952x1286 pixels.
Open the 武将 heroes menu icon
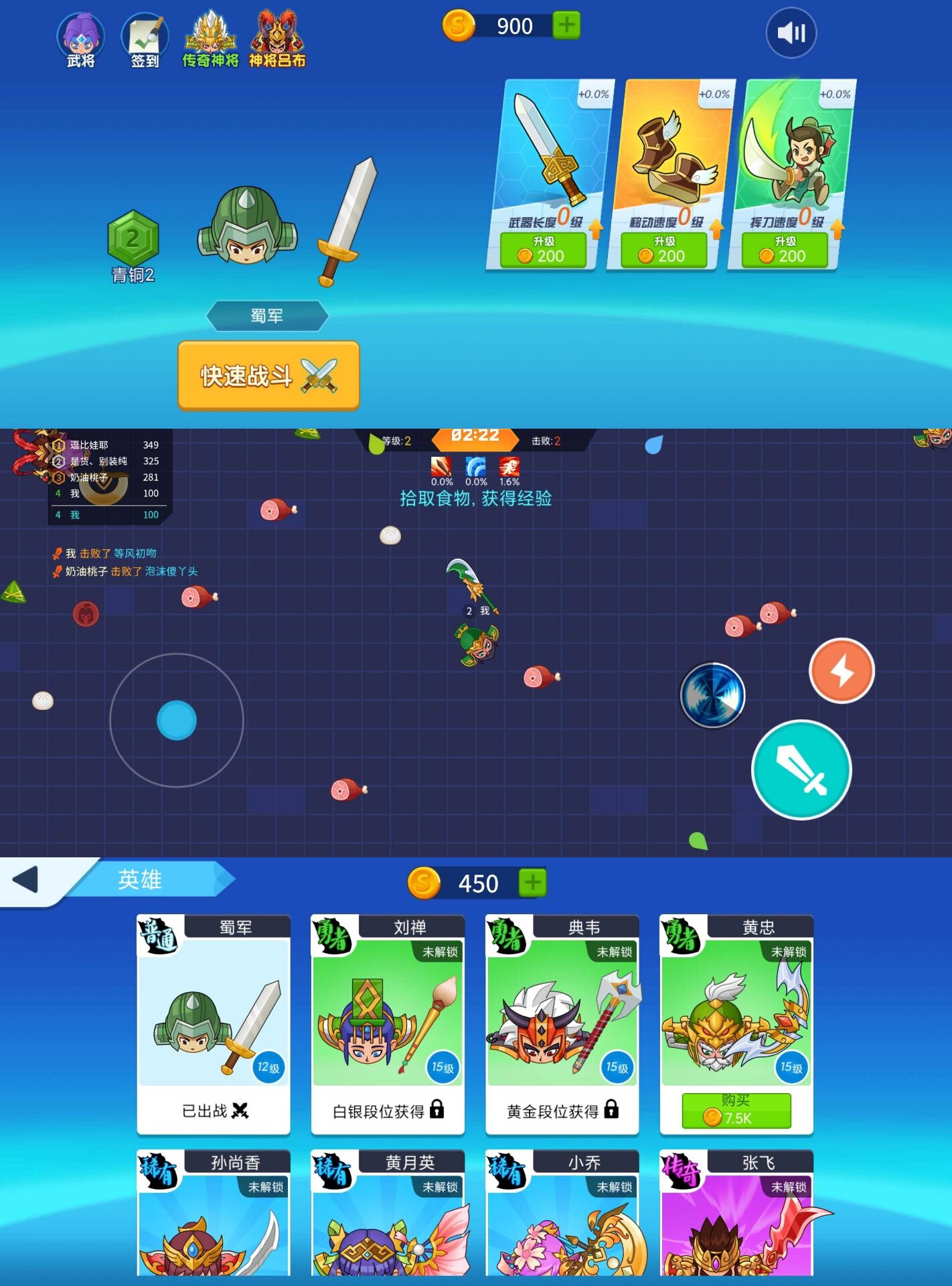coord(80,40)
